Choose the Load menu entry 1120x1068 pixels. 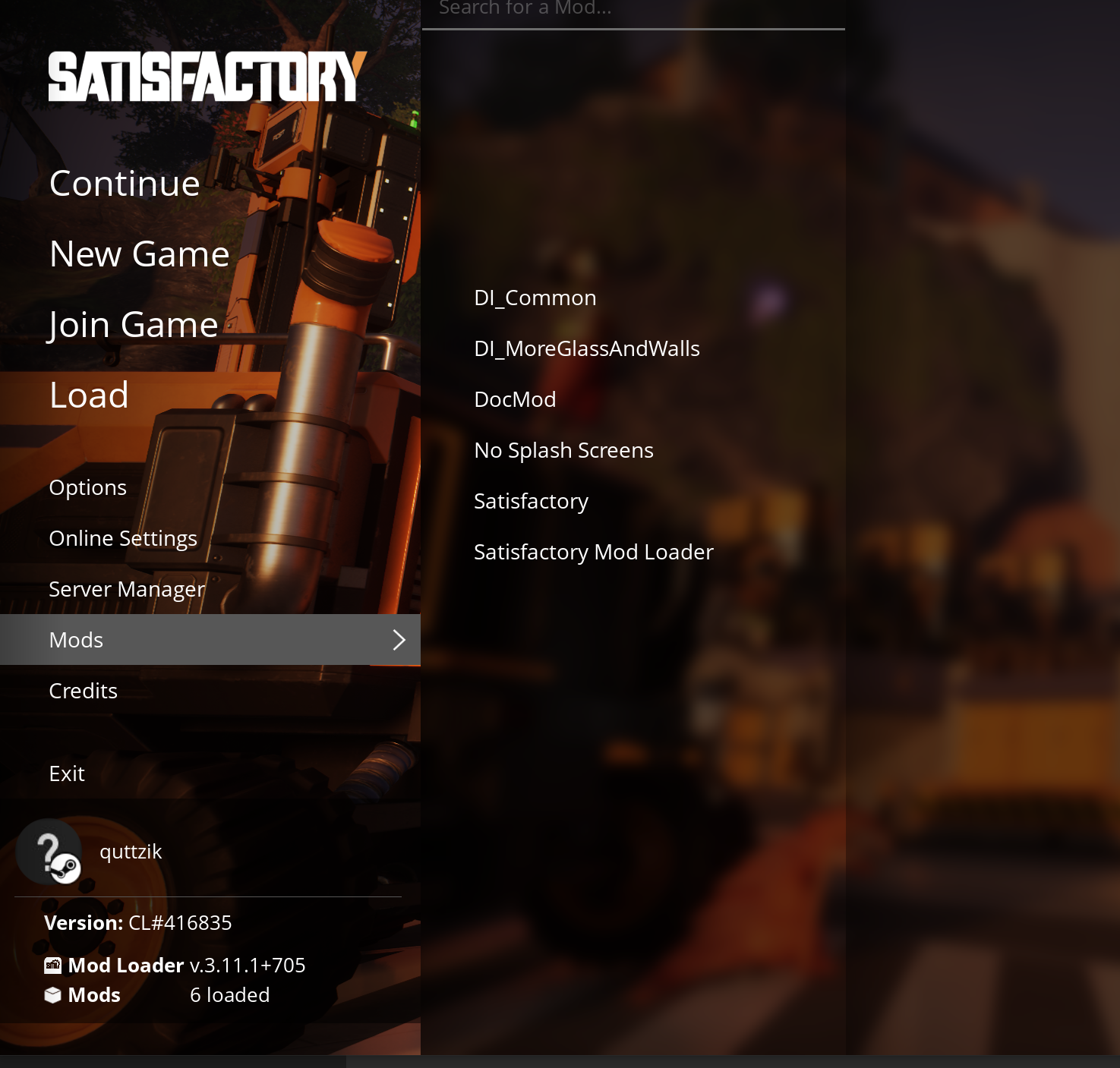(89, 395)
